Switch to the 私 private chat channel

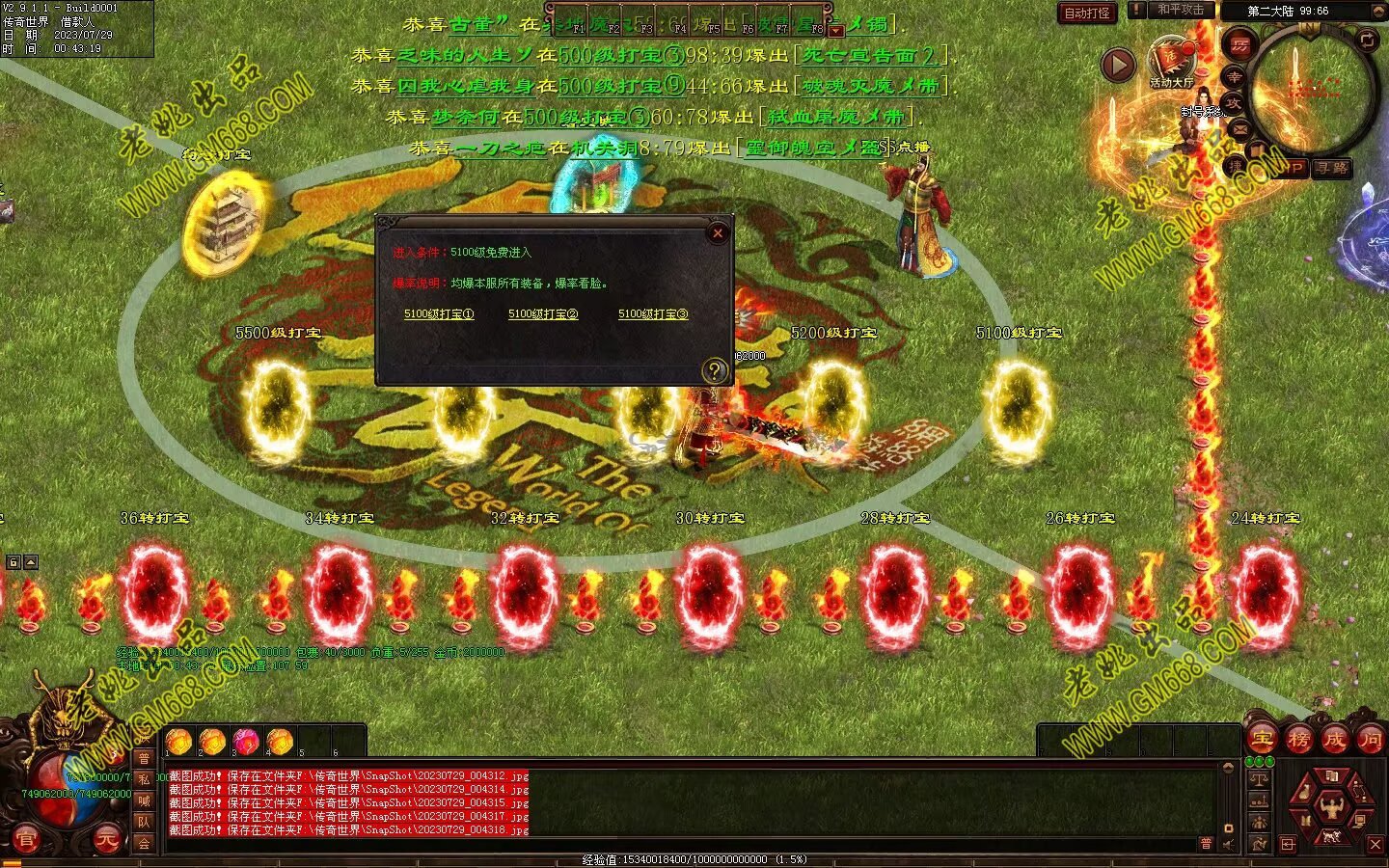(144, 779)
